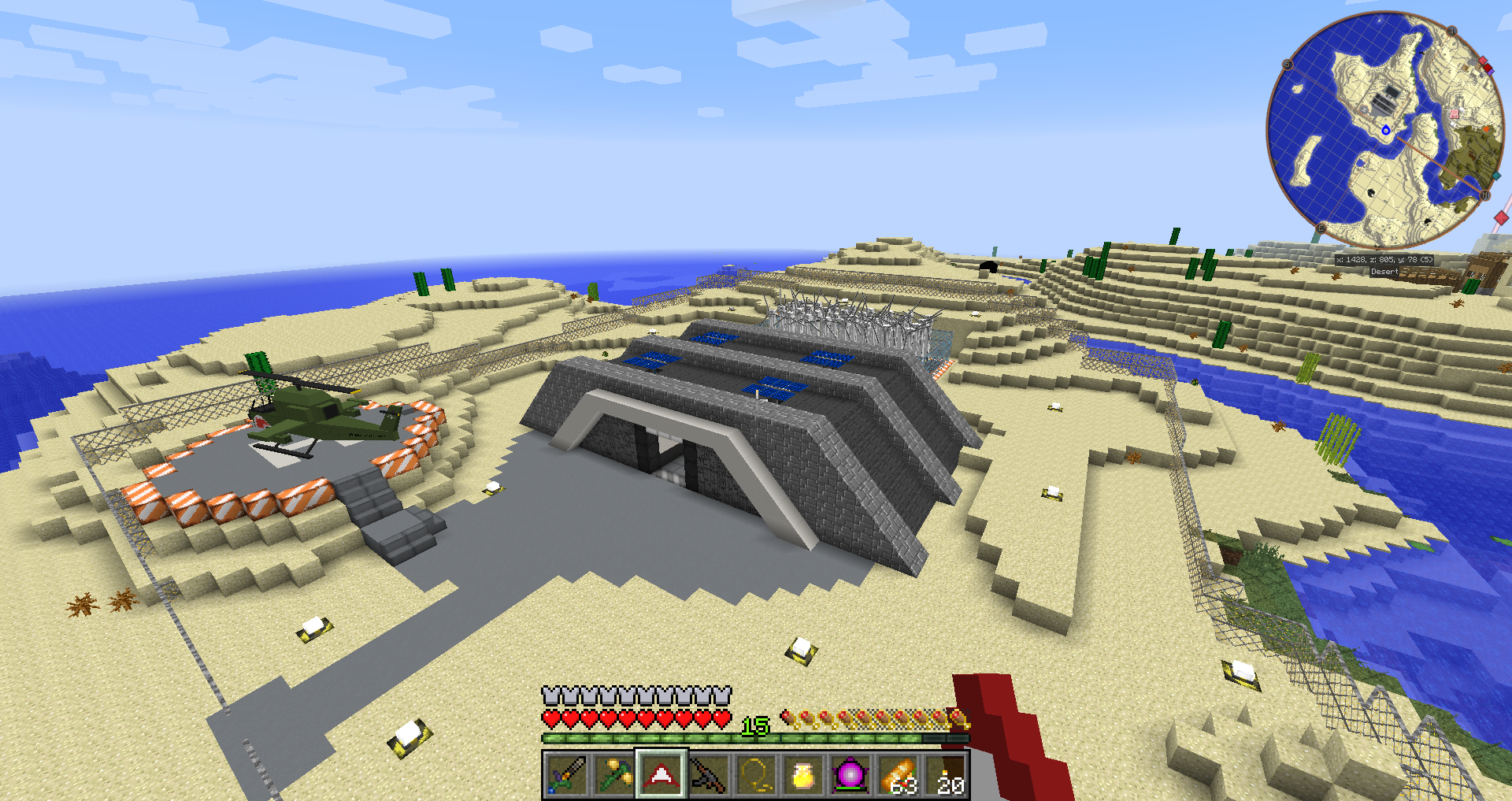Equip the assault rifle hotbar slot

(x=709, y=775)
